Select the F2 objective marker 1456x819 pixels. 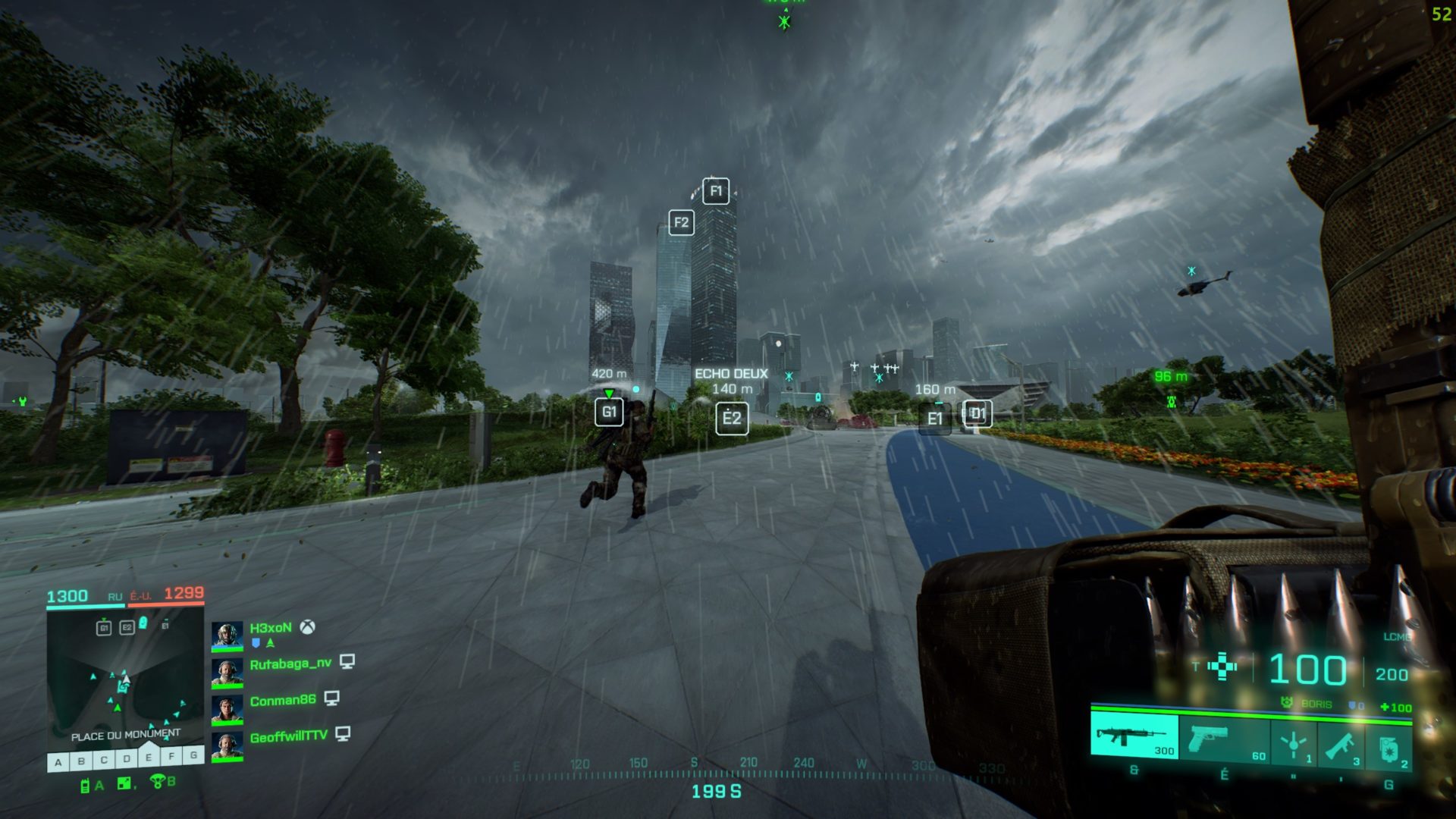681,222
